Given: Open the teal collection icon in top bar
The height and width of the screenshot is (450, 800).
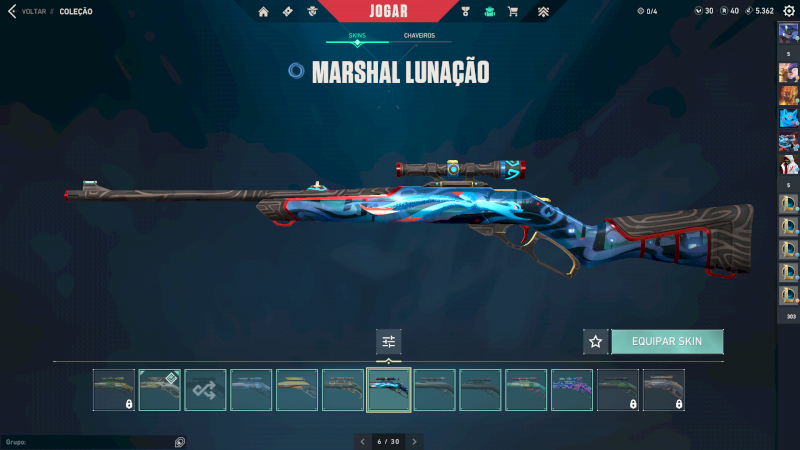Looking at the screenshot, I should pos(489,12).
